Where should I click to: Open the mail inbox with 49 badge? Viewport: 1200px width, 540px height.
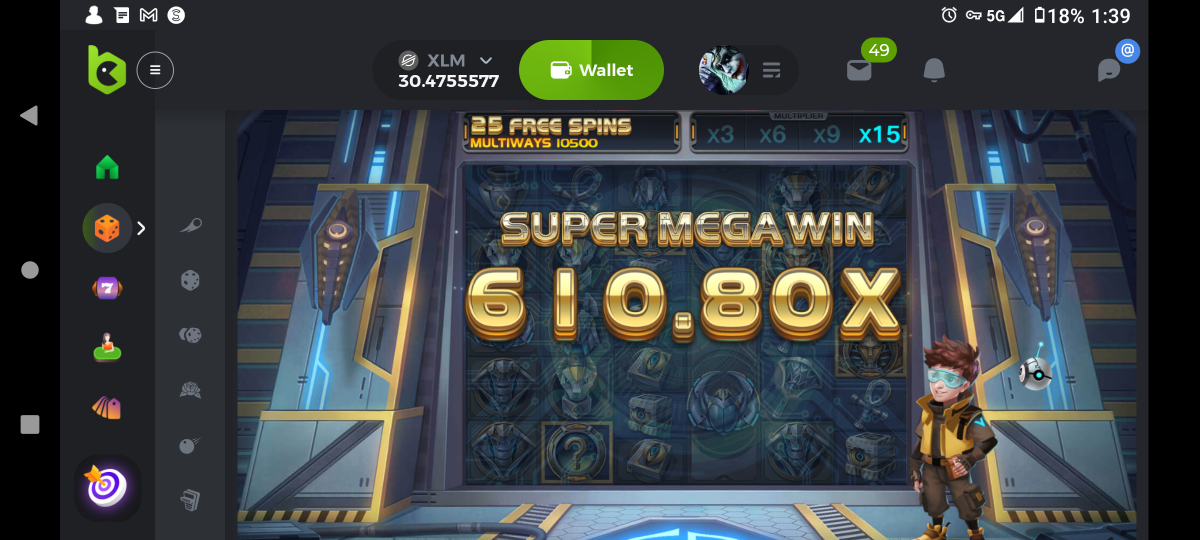tap(859, 70)
